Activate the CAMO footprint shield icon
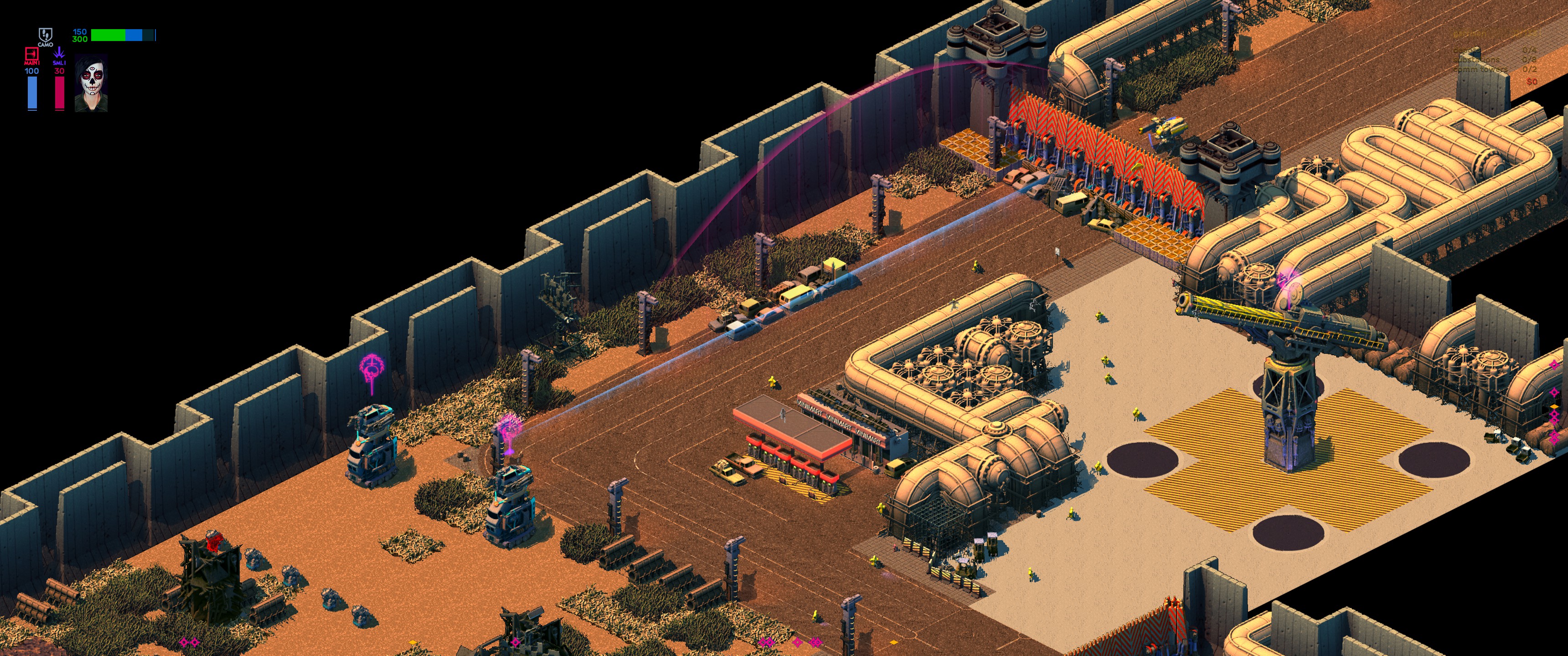Image resolution: width=1568 pixels, height=656 pixels. 45,35
